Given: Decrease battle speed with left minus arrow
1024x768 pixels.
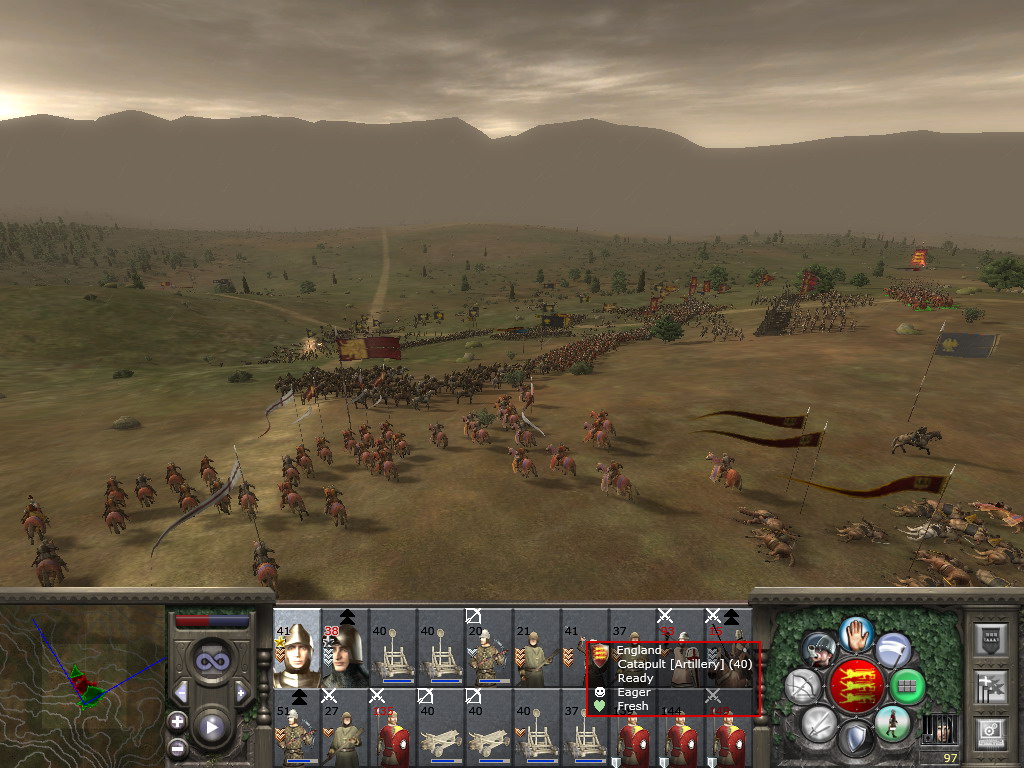Looking at the screenshot, I should [x=181, y=692].
